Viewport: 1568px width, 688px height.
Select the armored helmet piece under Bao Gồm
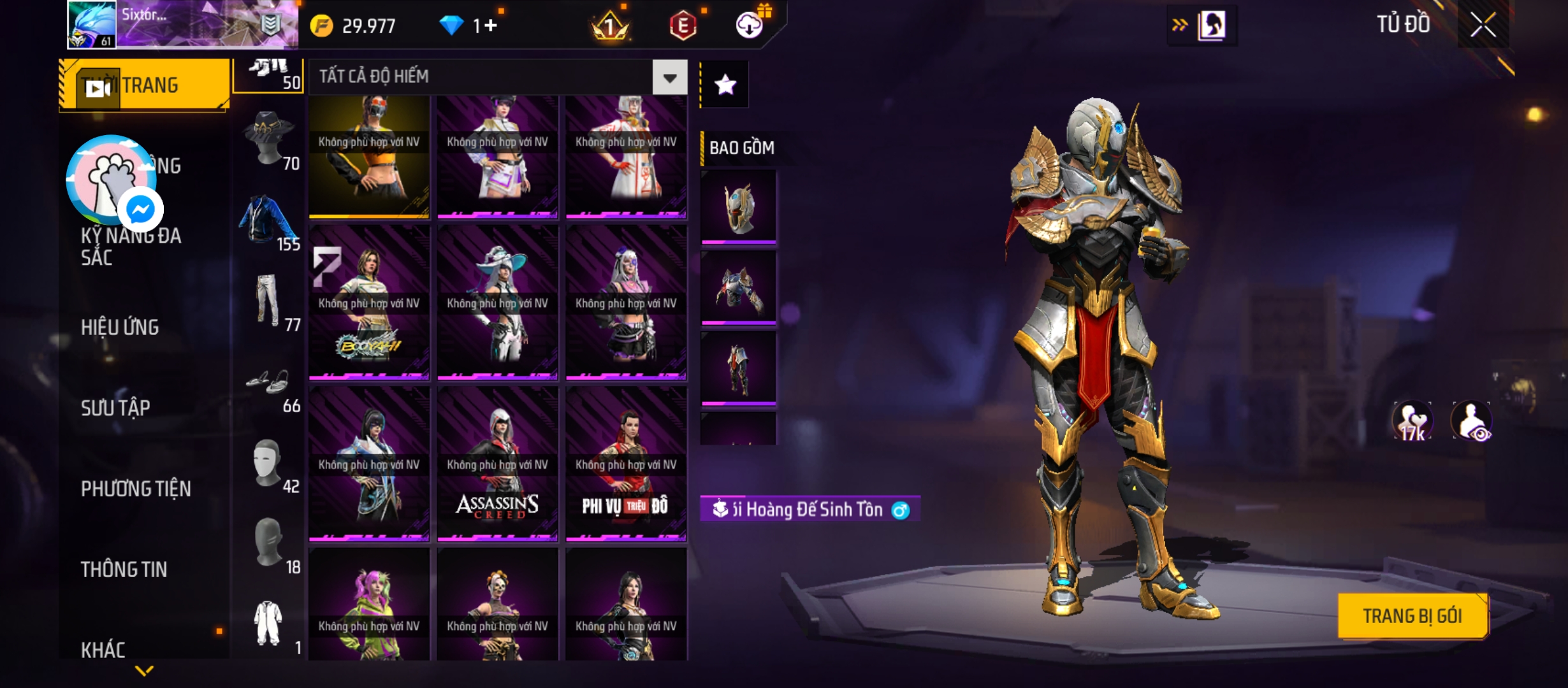click(738, 206)
